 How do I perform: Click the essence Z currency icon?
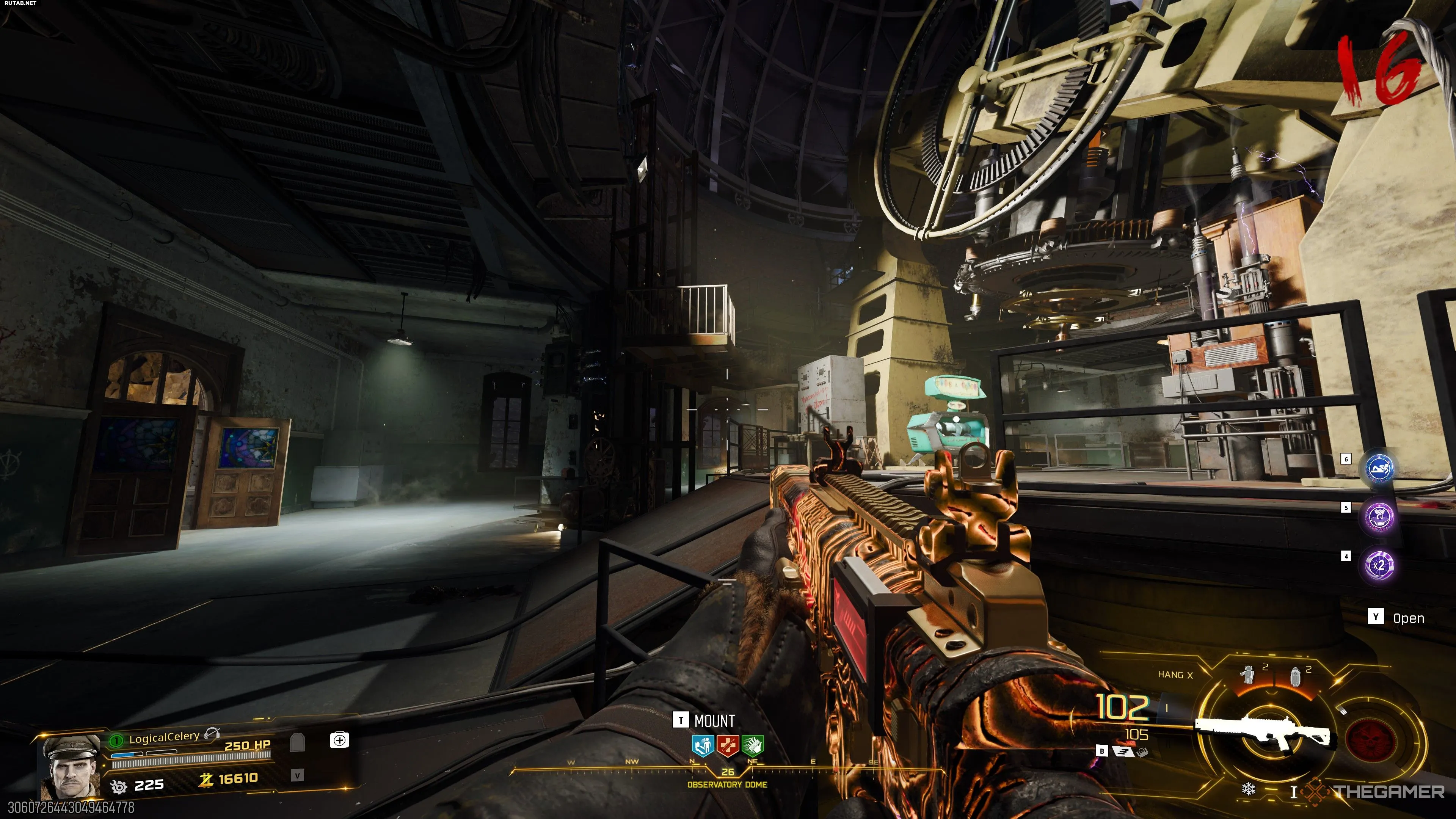tap(206, 780)
